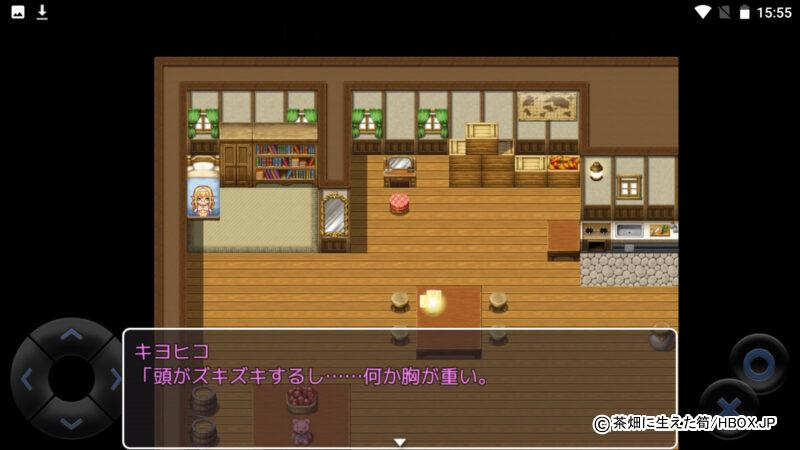Tap the blue X cancel button

click(x=727, y=405)
